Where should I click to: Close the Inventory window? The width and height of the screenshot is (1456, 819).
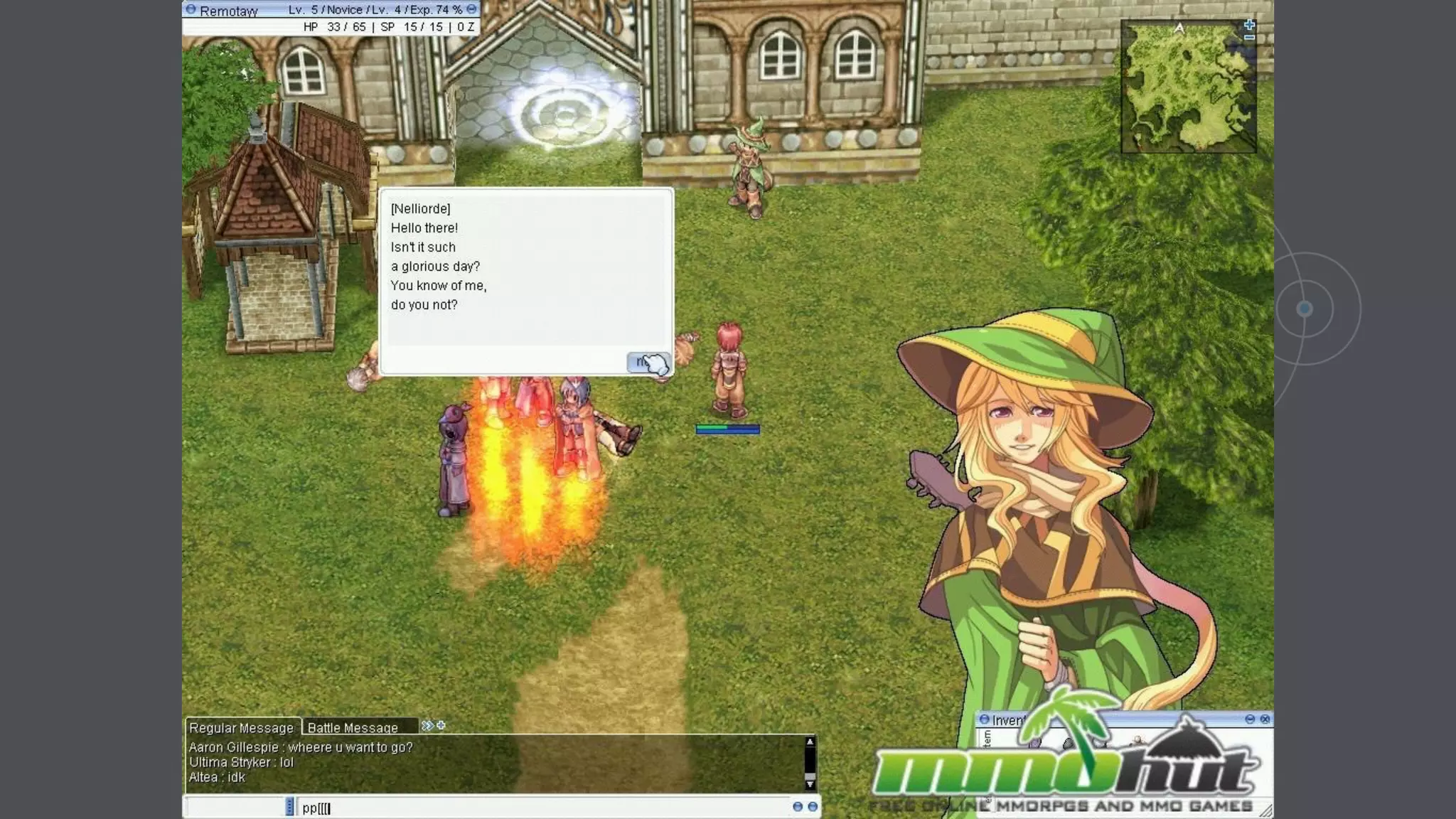point(1265,719)
